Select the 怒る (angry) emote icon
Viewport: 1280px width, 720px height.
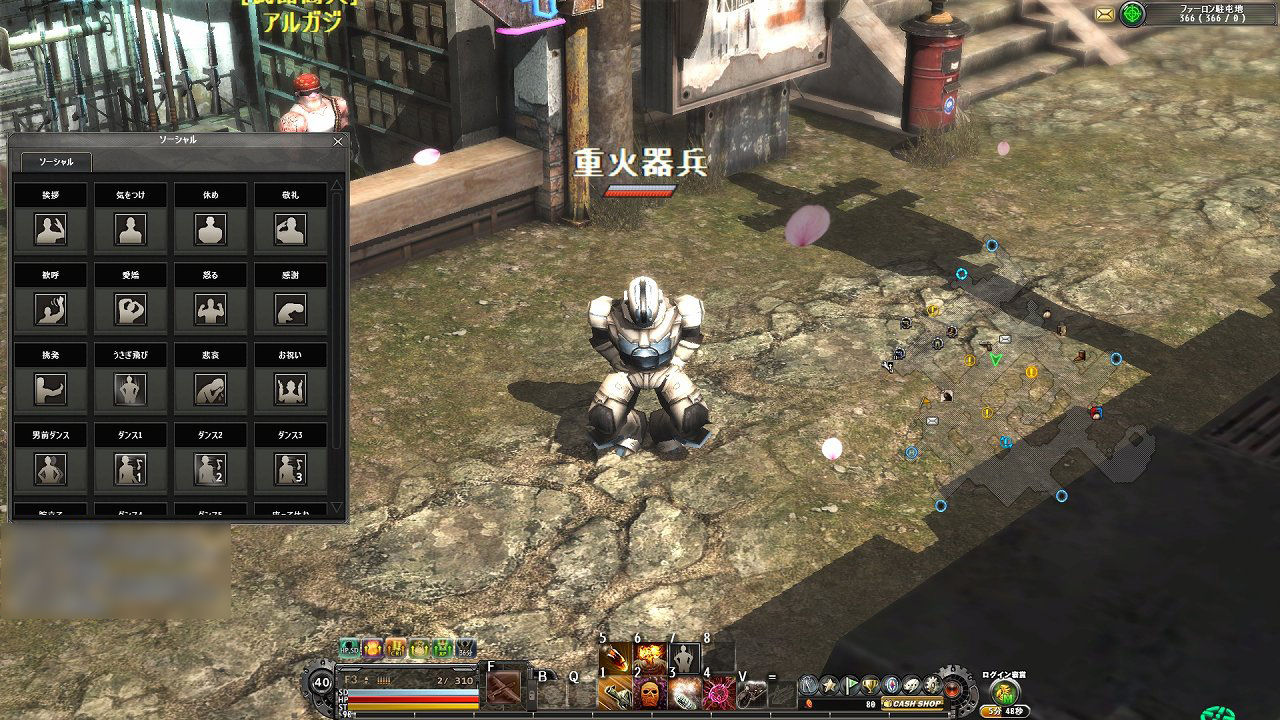click(x=210, y=310)
